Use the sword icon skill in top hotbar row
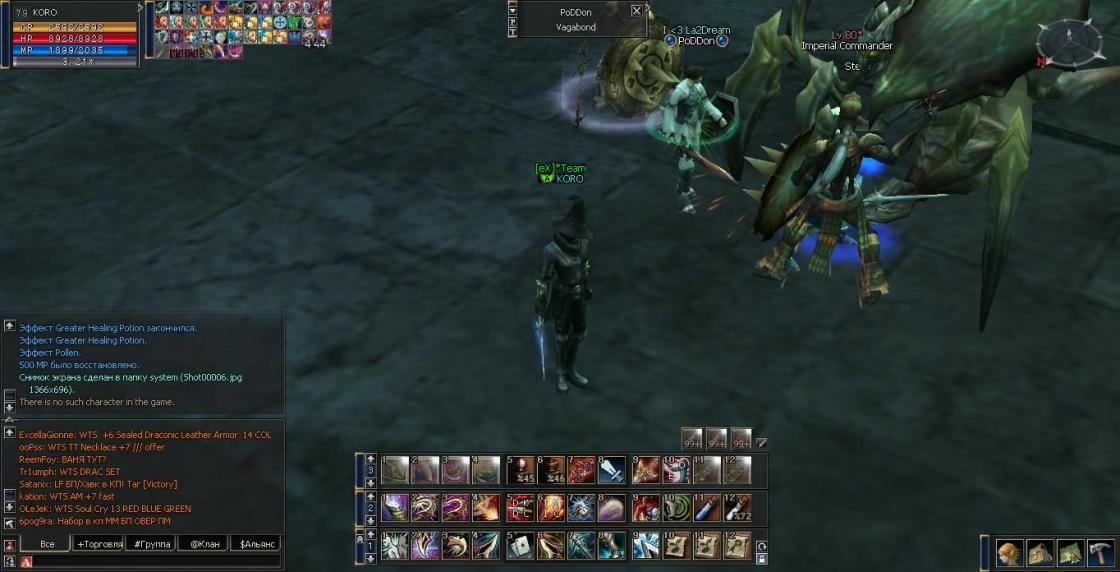1120x572 pixels. (x=612, y=470)
